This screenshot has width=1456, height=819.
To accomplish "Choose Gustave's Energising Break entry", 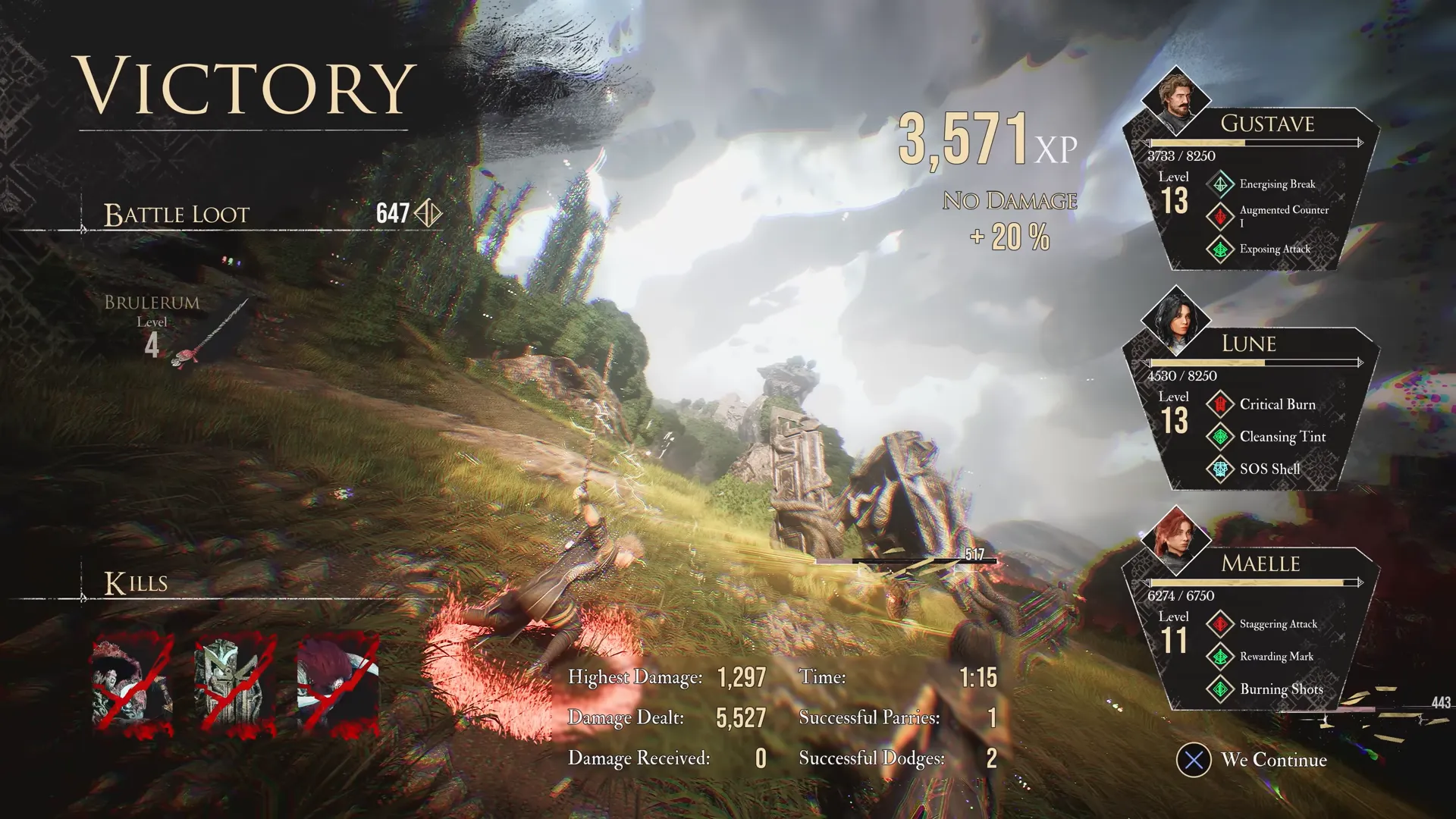I will [1277, 184].
